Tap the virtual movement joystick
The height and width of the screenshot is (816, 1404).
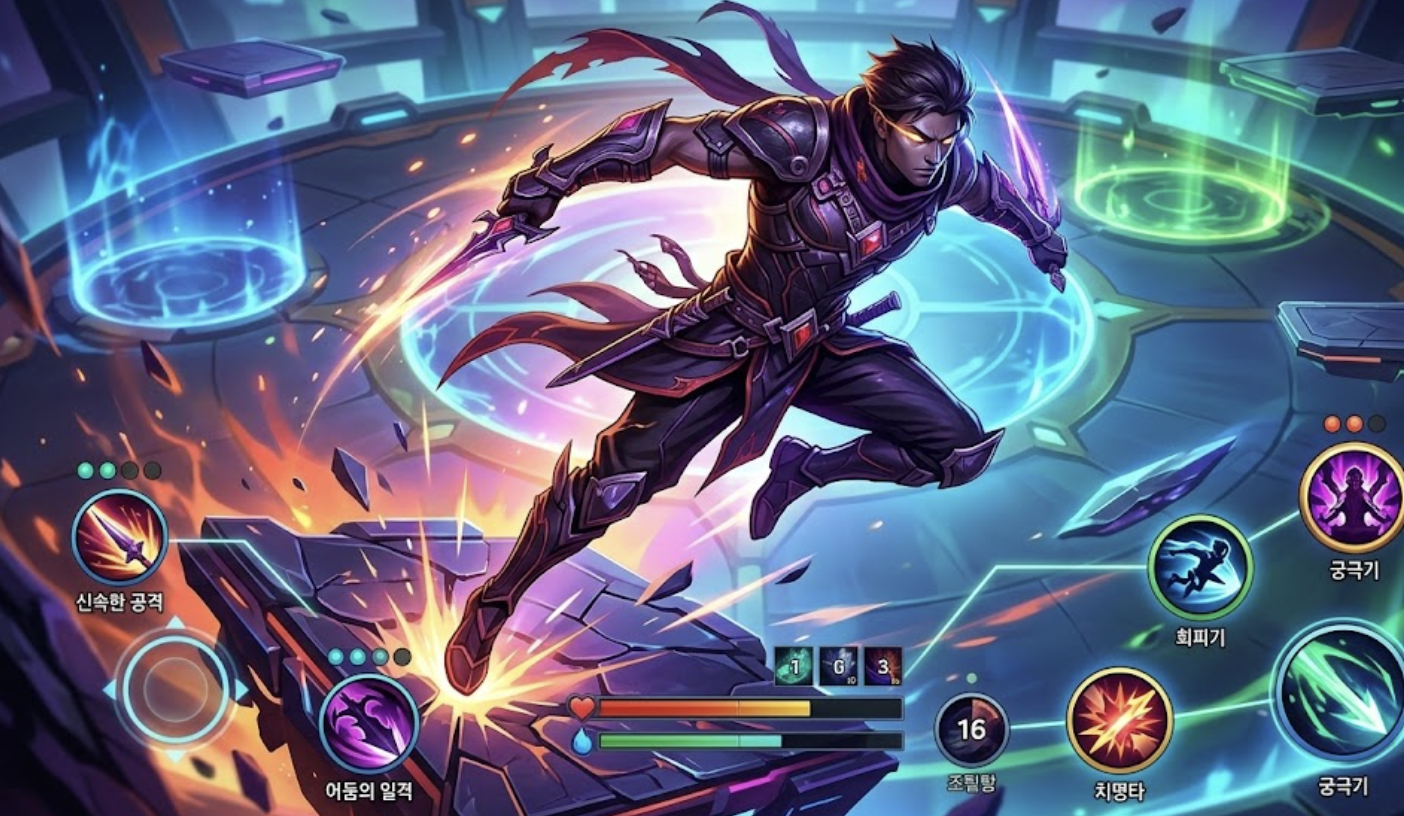[175, 688]
